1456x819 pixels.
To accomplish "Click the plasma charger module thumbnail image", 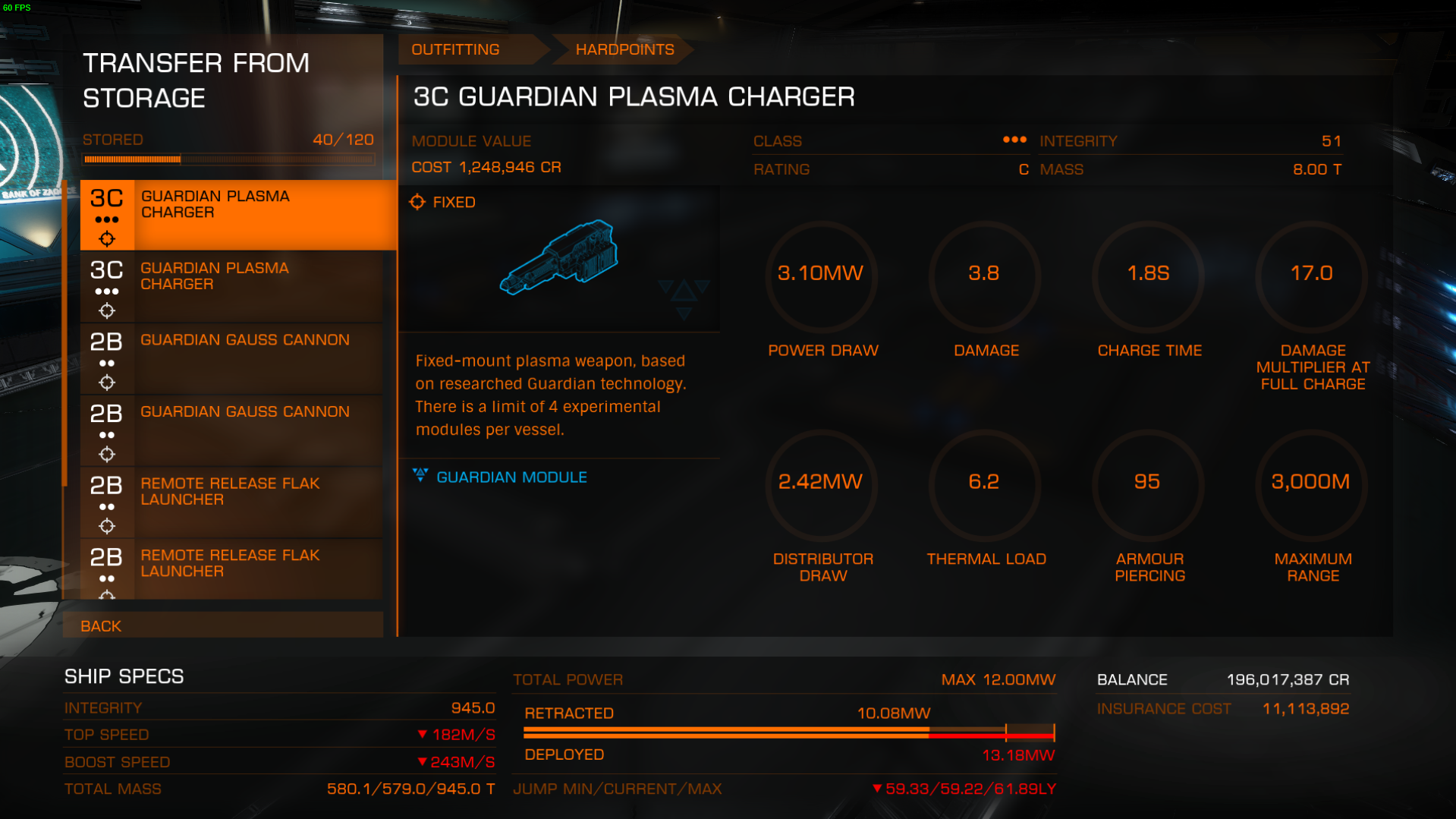I will click(x=559, y=258).
